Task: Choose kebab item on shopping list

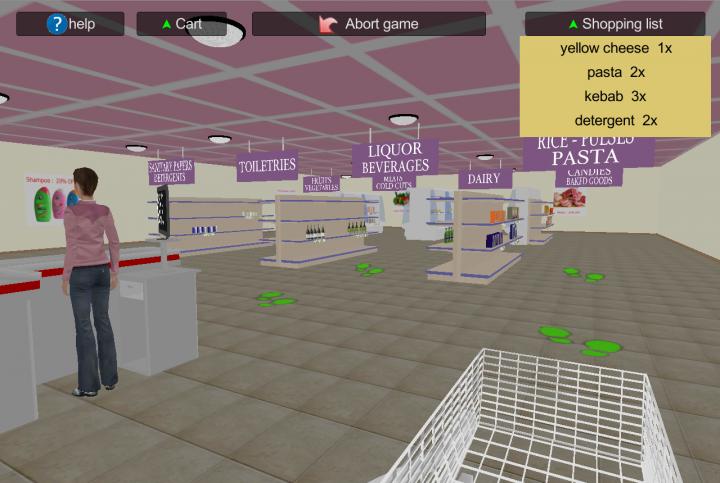Action: point(615,96)
